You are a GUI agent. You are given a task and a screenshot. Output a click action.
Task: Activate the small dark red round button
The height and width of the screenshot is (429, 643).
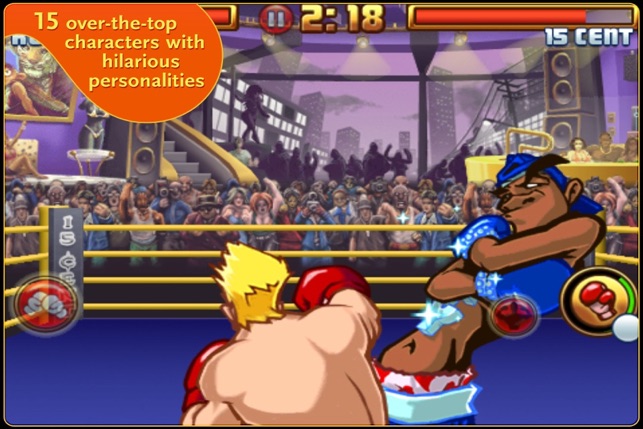click(512, 313)
